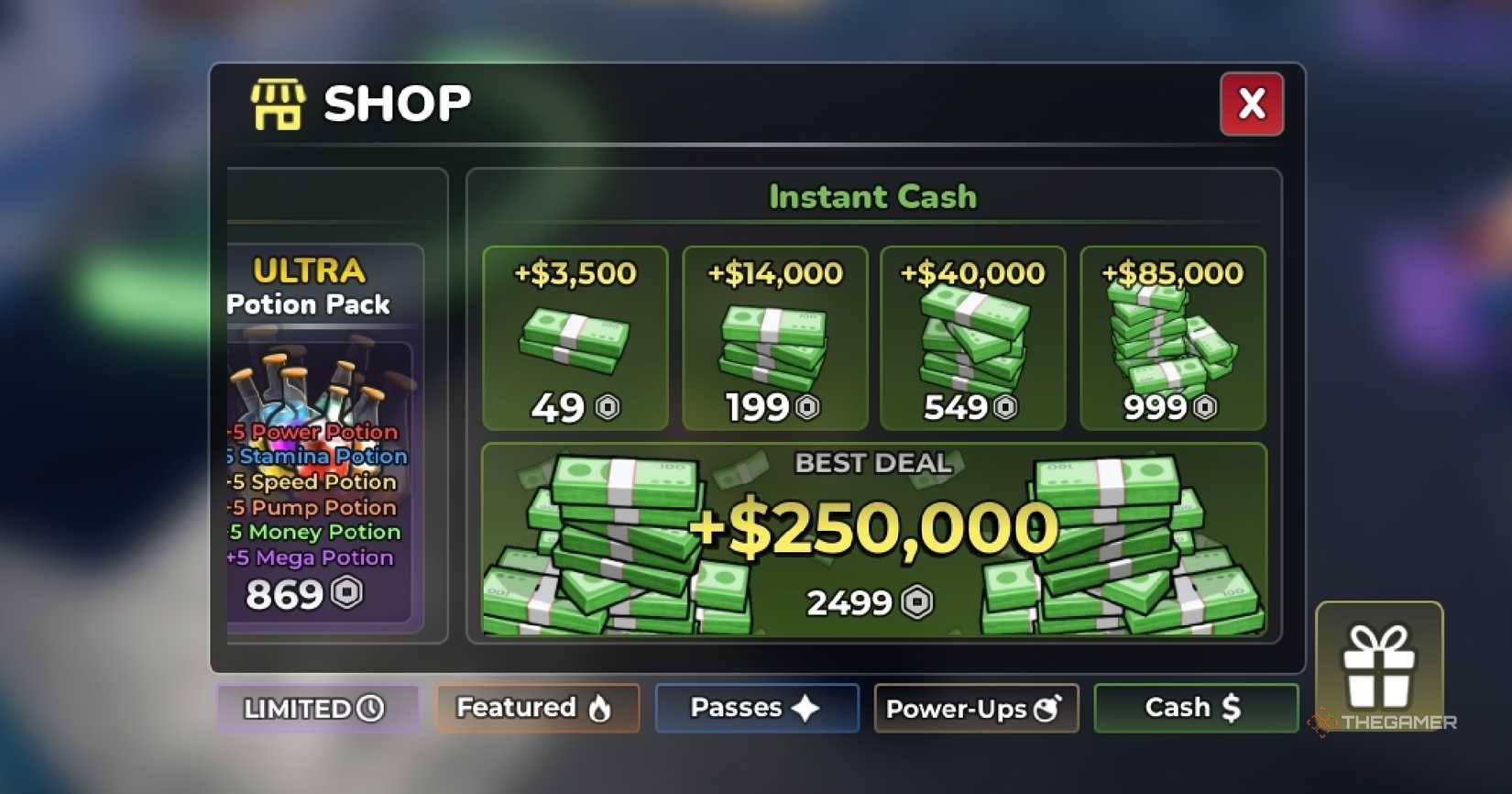Open the Passes tab
This screenshot has height=794, width=1512.
point(756,707)
